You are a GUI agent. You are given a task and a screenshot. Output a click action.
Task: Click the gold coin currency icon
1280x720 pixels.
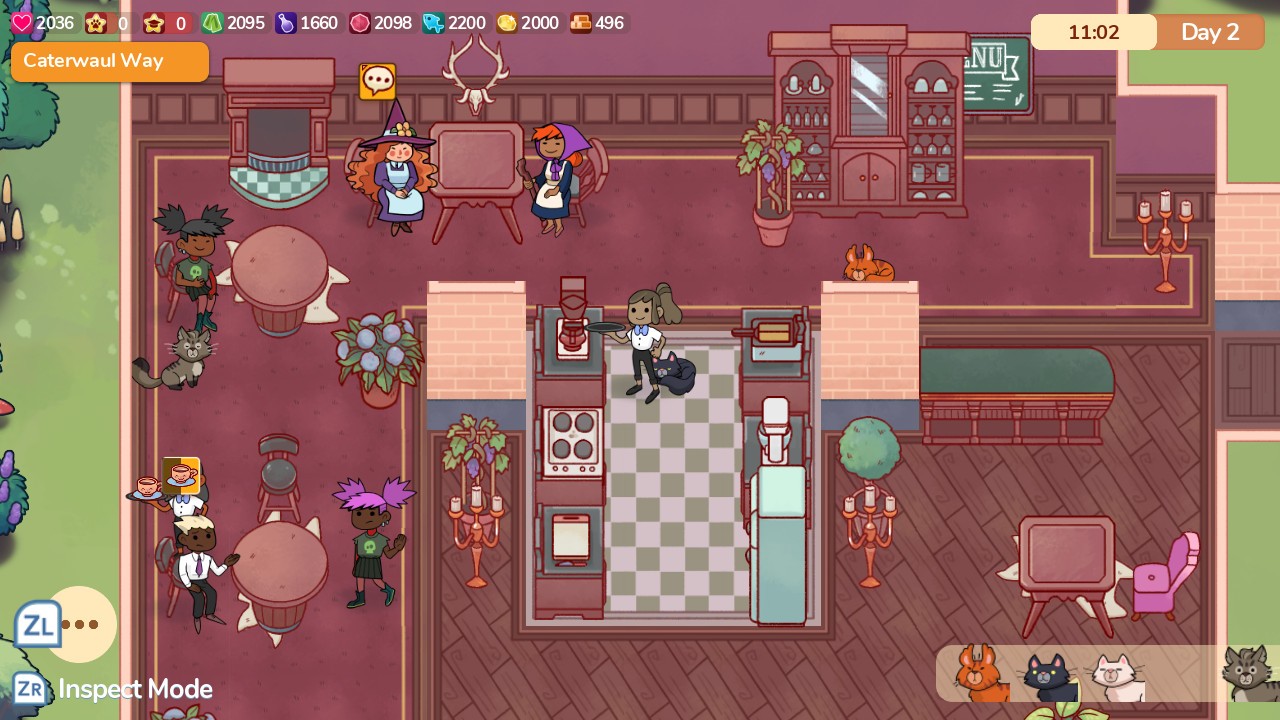(504, 23)
